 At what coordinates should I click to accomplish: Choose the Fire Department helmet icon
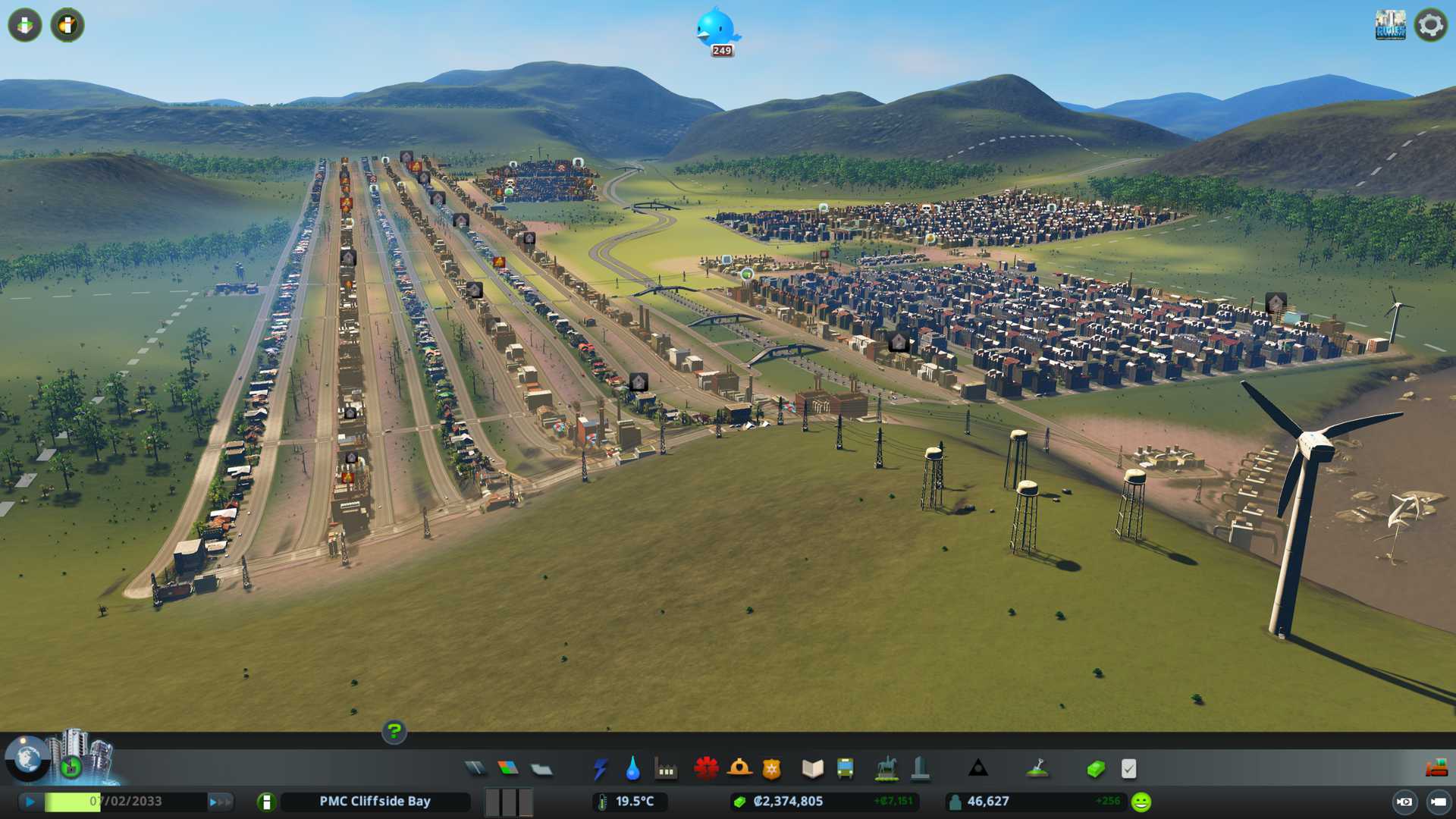[739, 769]
